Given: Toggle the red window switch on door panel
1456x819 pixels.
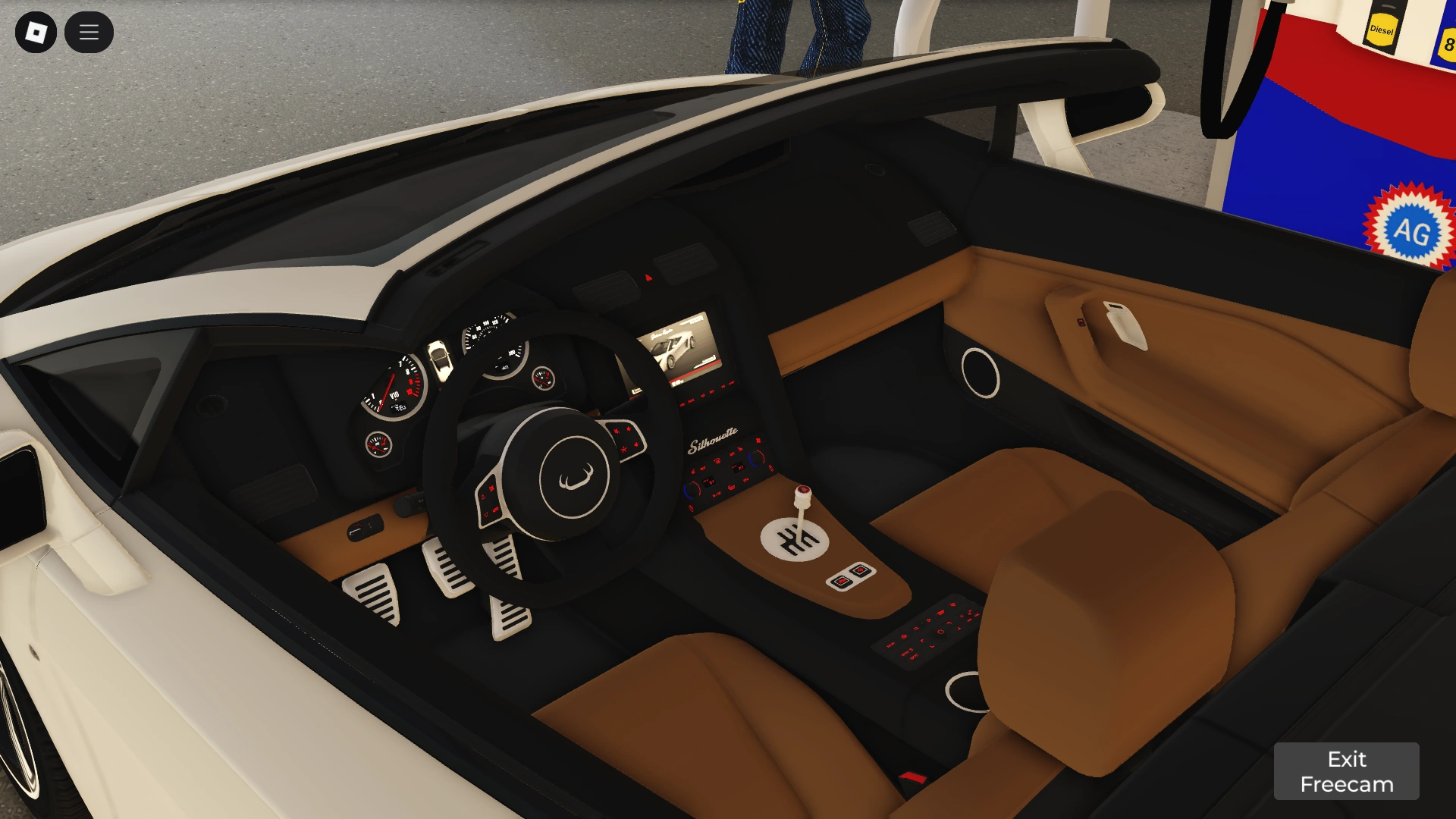Looking at the screenshot, I should (1081, 322).
